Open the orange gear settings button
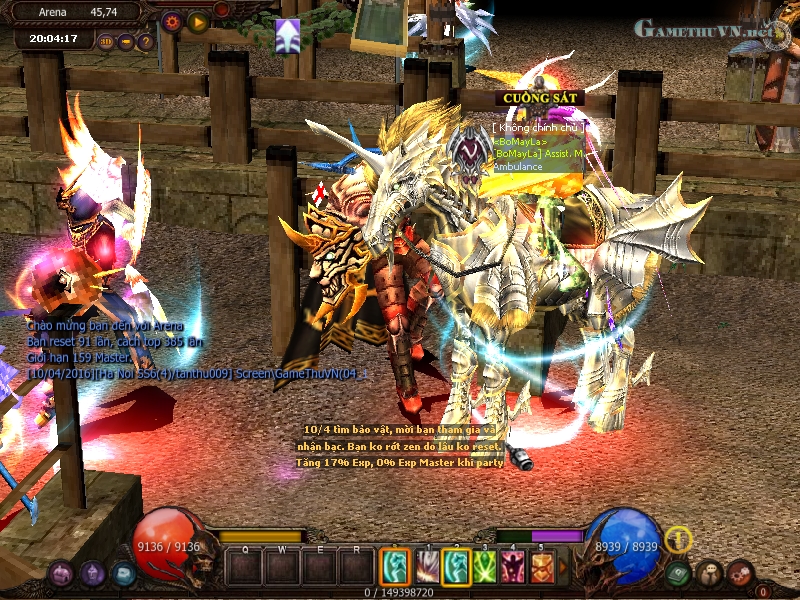The height and width of the screenshot is (600, 800). point(172,21)
